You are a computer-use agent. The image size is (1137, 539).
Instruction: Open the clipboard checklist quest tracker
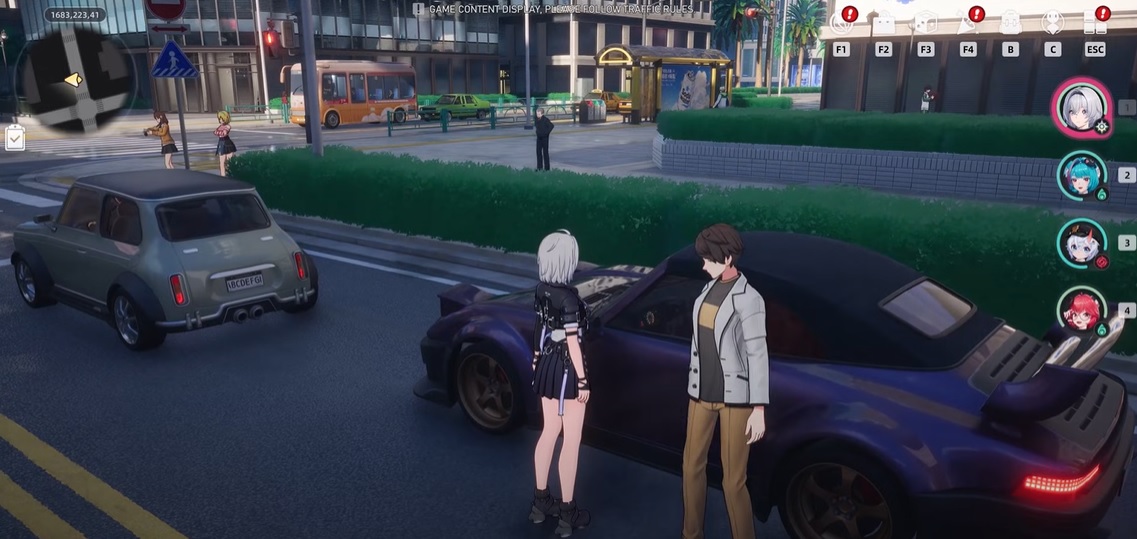(x=15, y=138)
